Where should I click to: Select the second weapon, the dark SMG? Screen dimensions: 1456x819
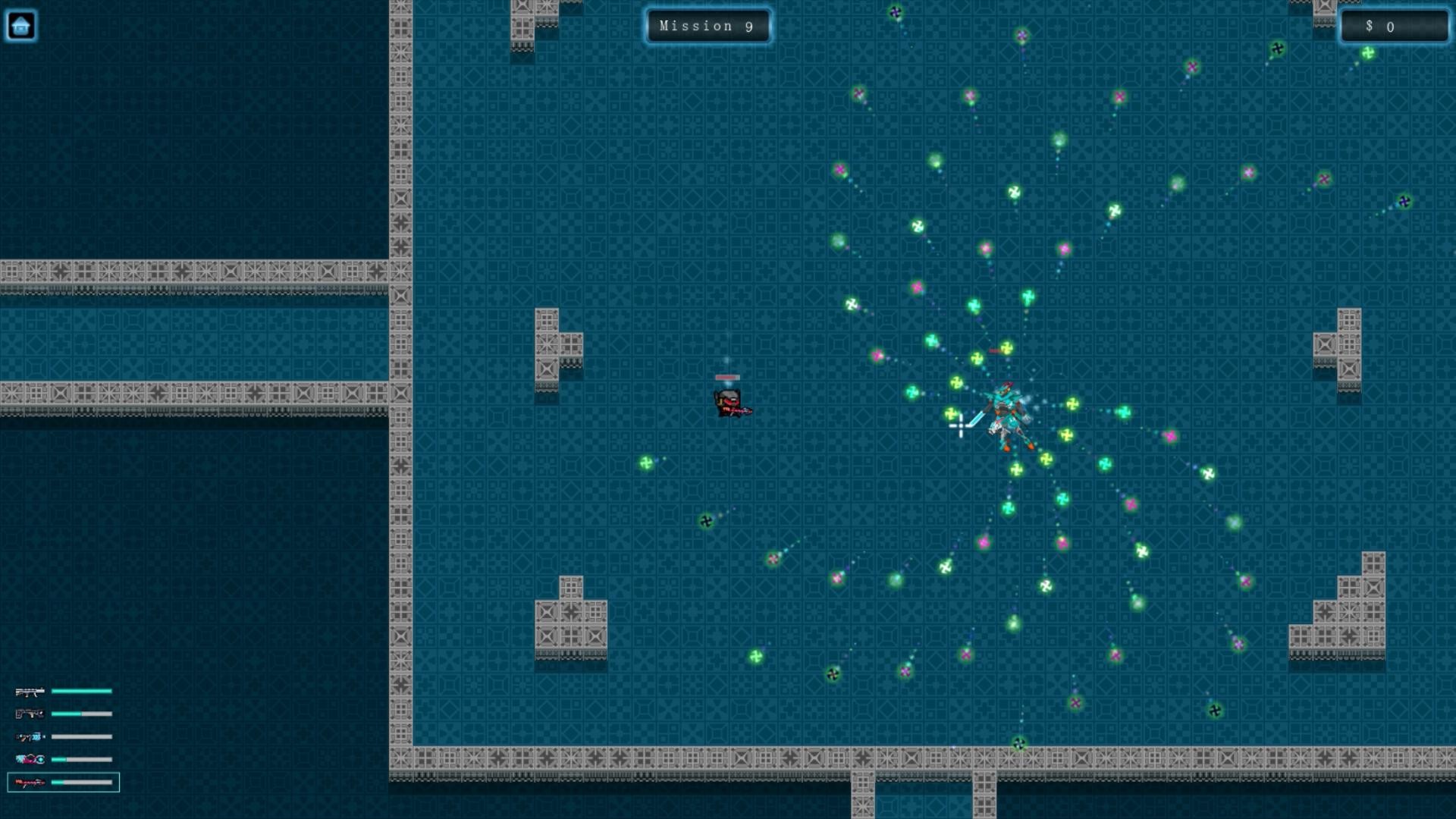click(28, 714)
